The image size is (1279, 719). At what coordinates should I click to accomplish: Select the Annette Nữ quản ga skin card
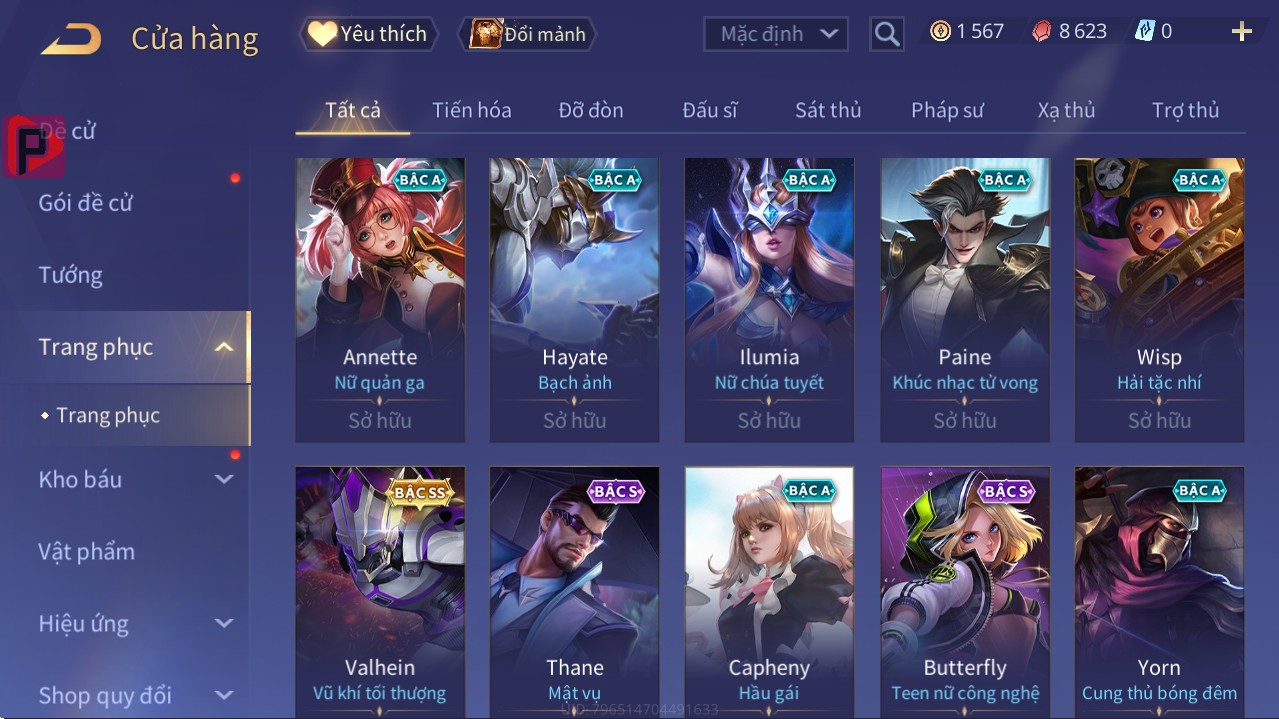tap(380, 299)
